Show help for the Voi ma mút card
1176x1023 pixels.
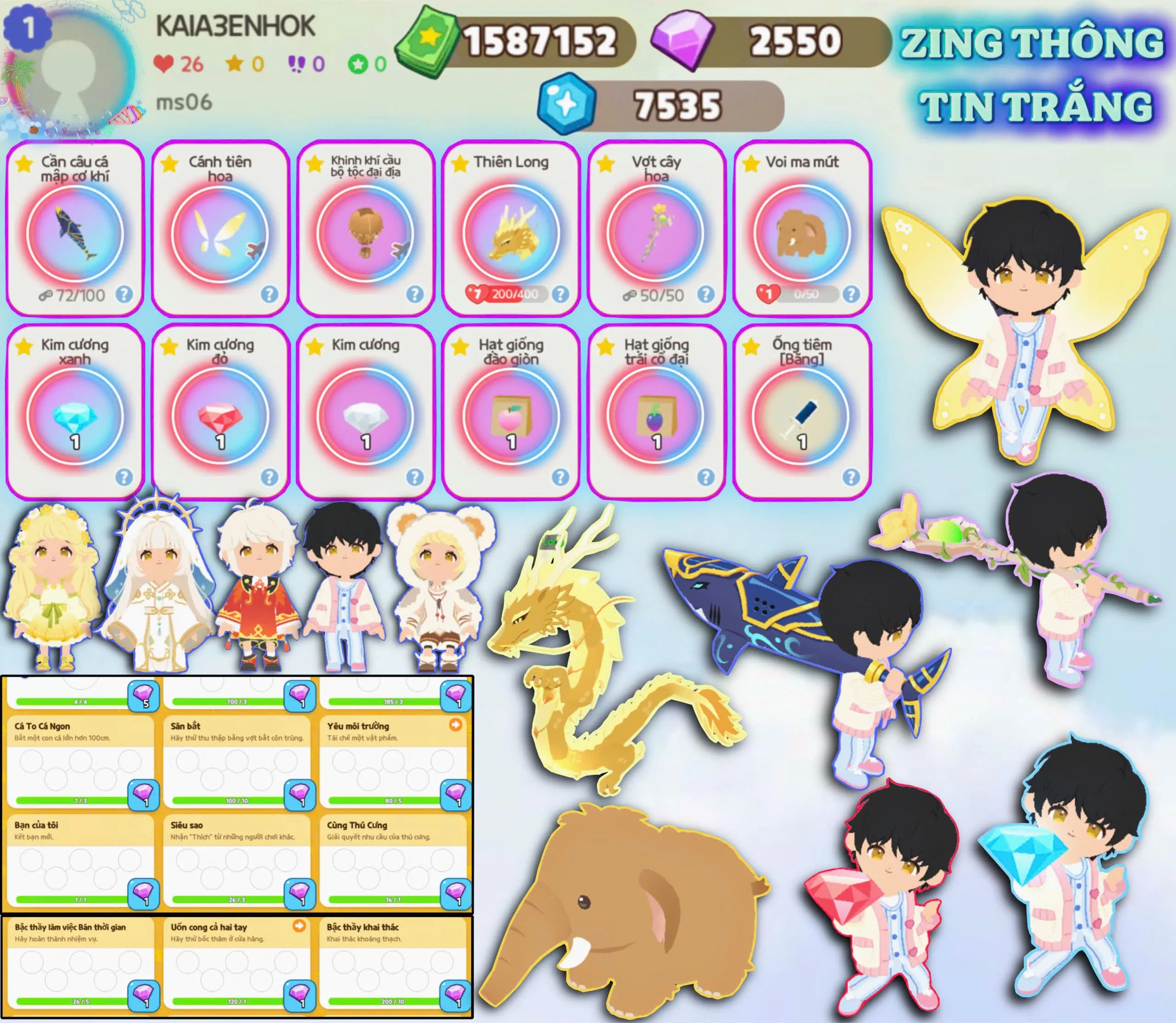pyautogui.click(x=851, y=294)
